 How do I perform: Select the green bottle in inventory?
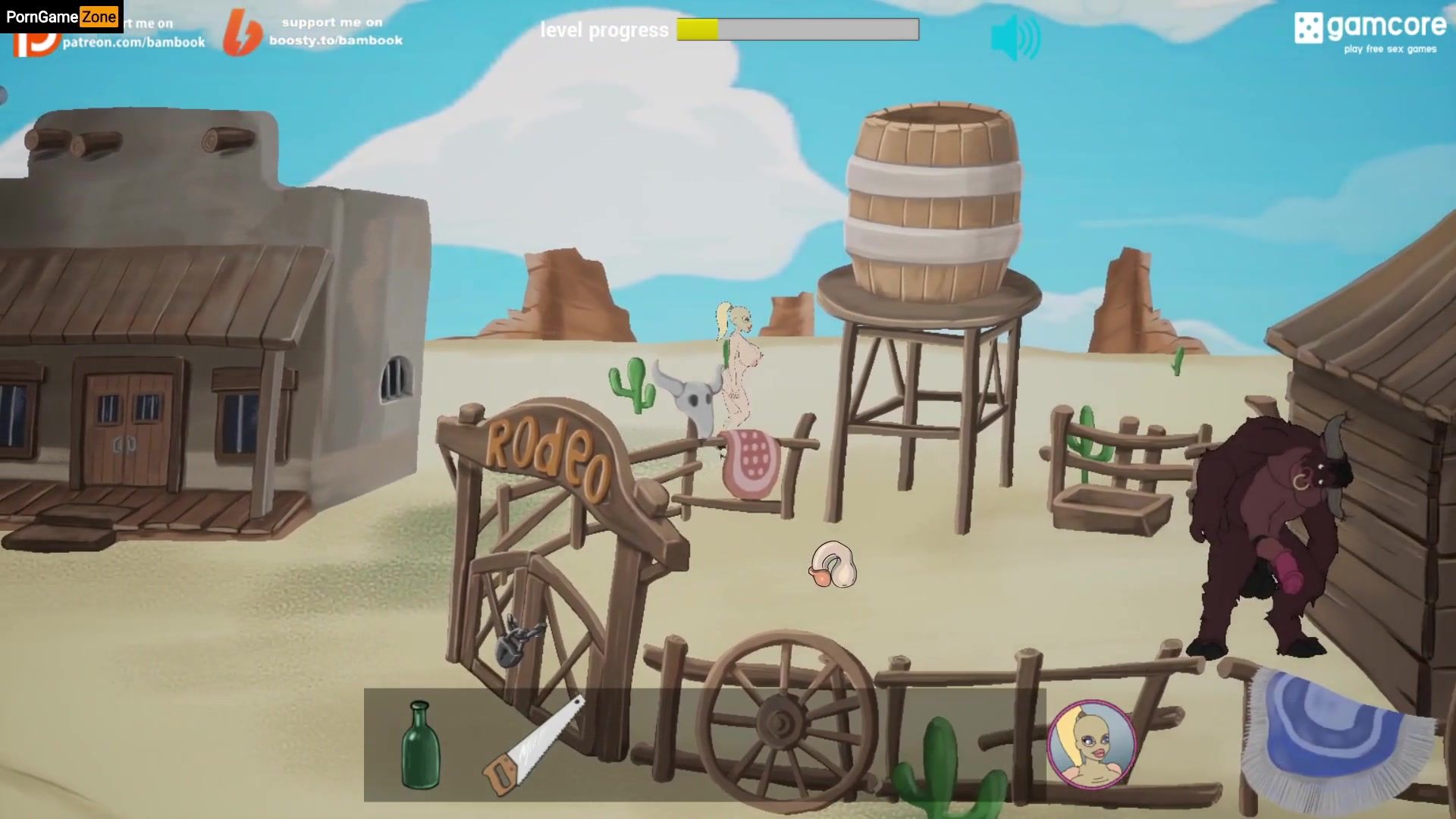coord(420,745)
